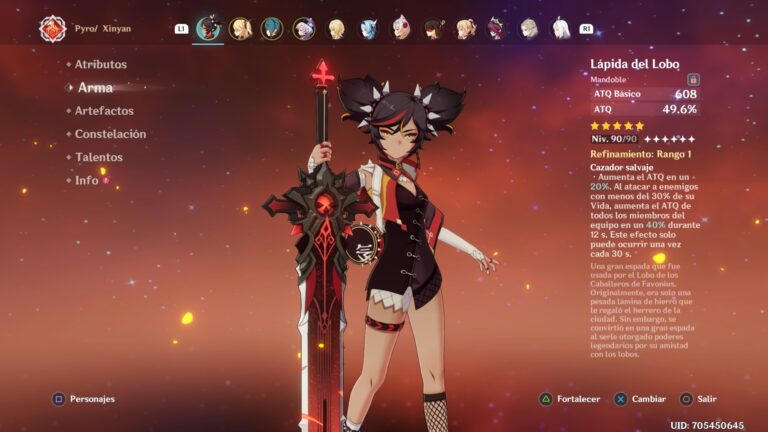
Task: Choose the purple witch-hat character portrait
Action: 304,28
